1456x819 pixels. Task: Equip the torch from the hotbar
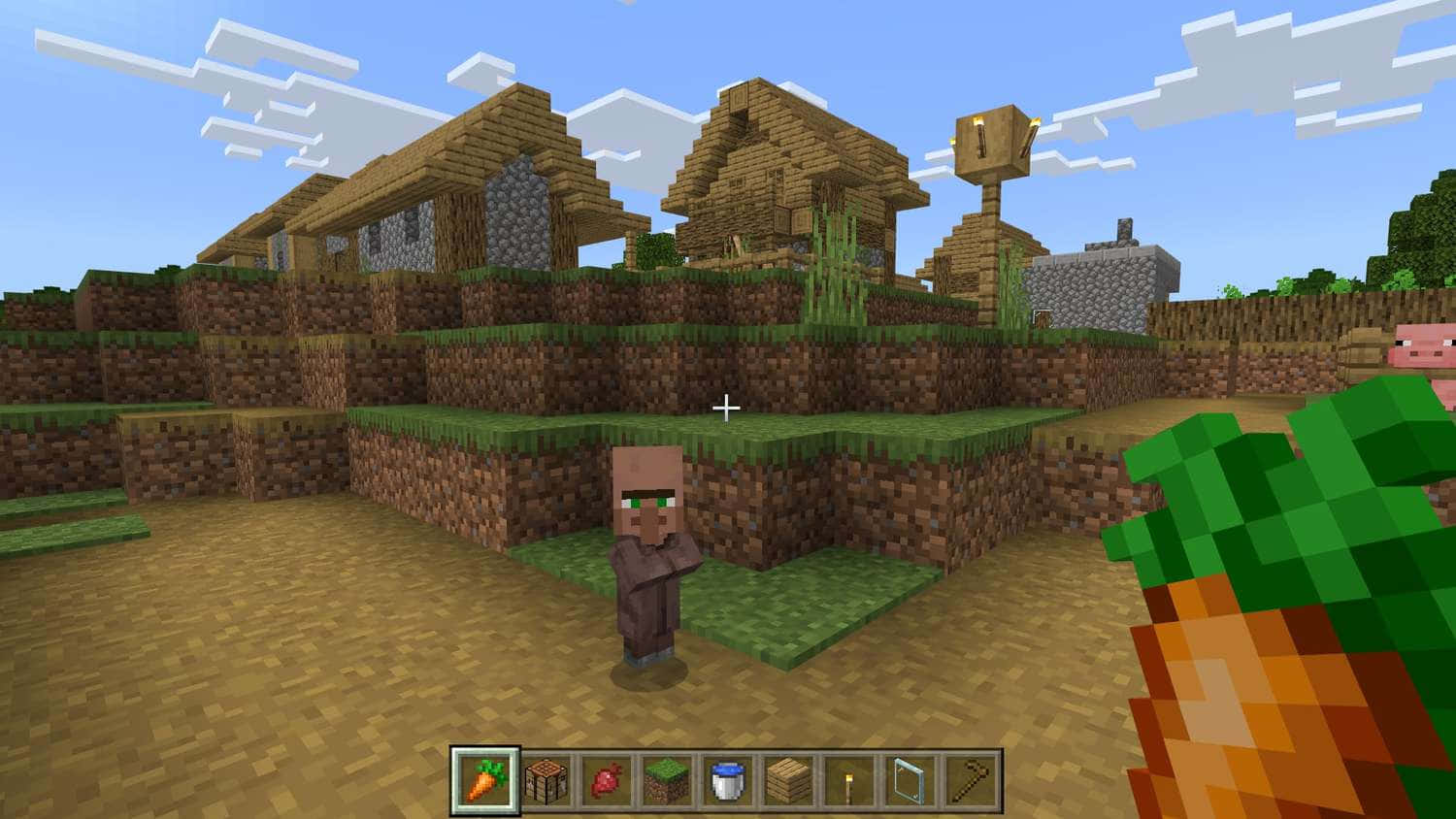pos(849,779)
